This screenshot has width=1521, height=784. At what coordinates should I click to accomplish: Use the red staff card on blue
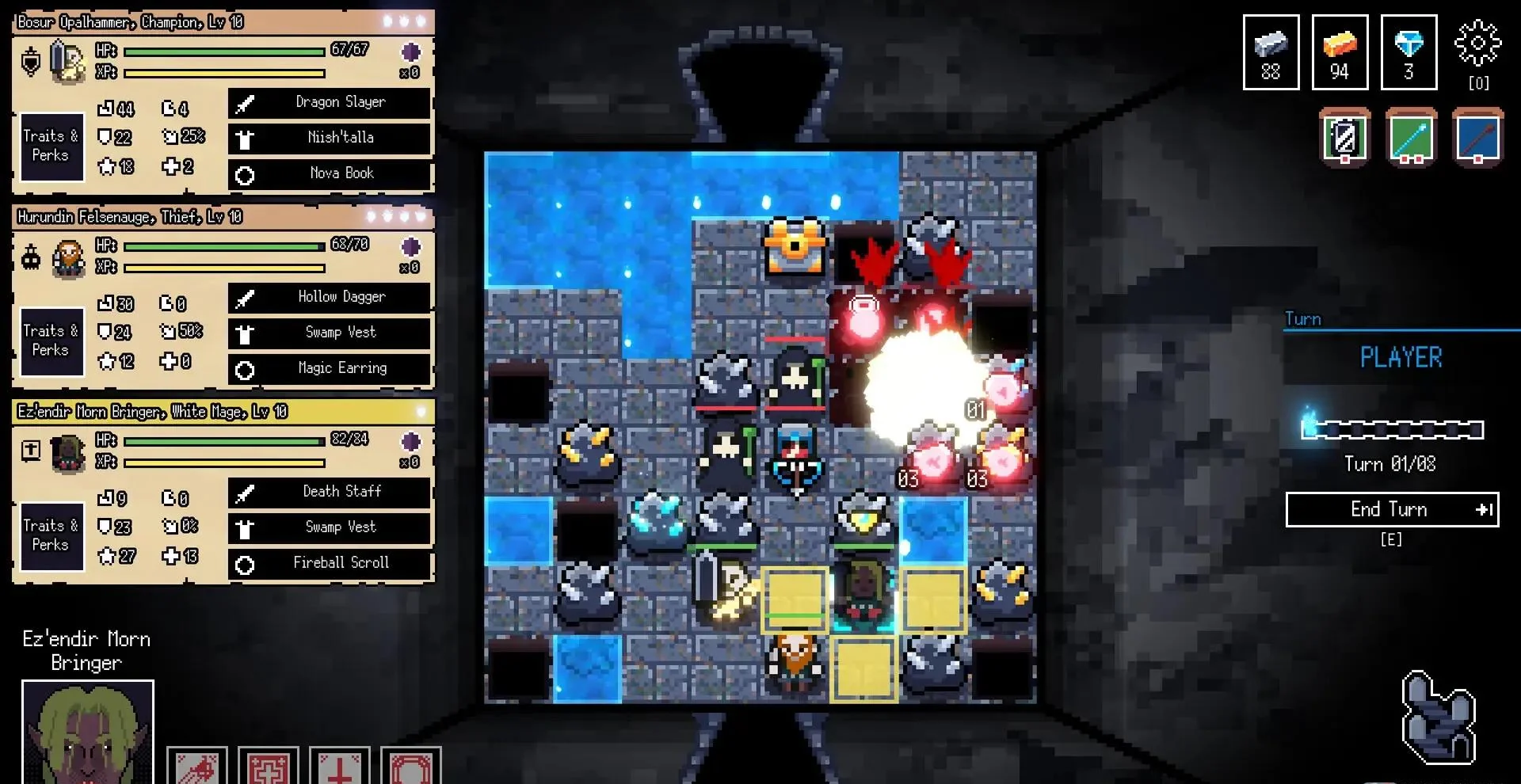pos(1477,138)
